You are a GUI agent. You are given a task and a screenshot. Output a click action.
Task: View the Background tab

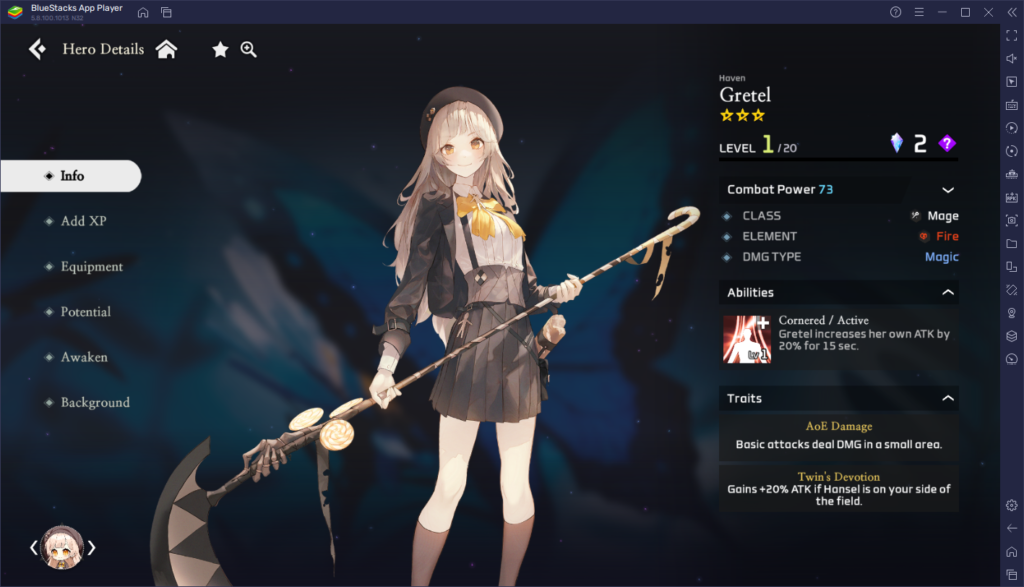[95, 403]
